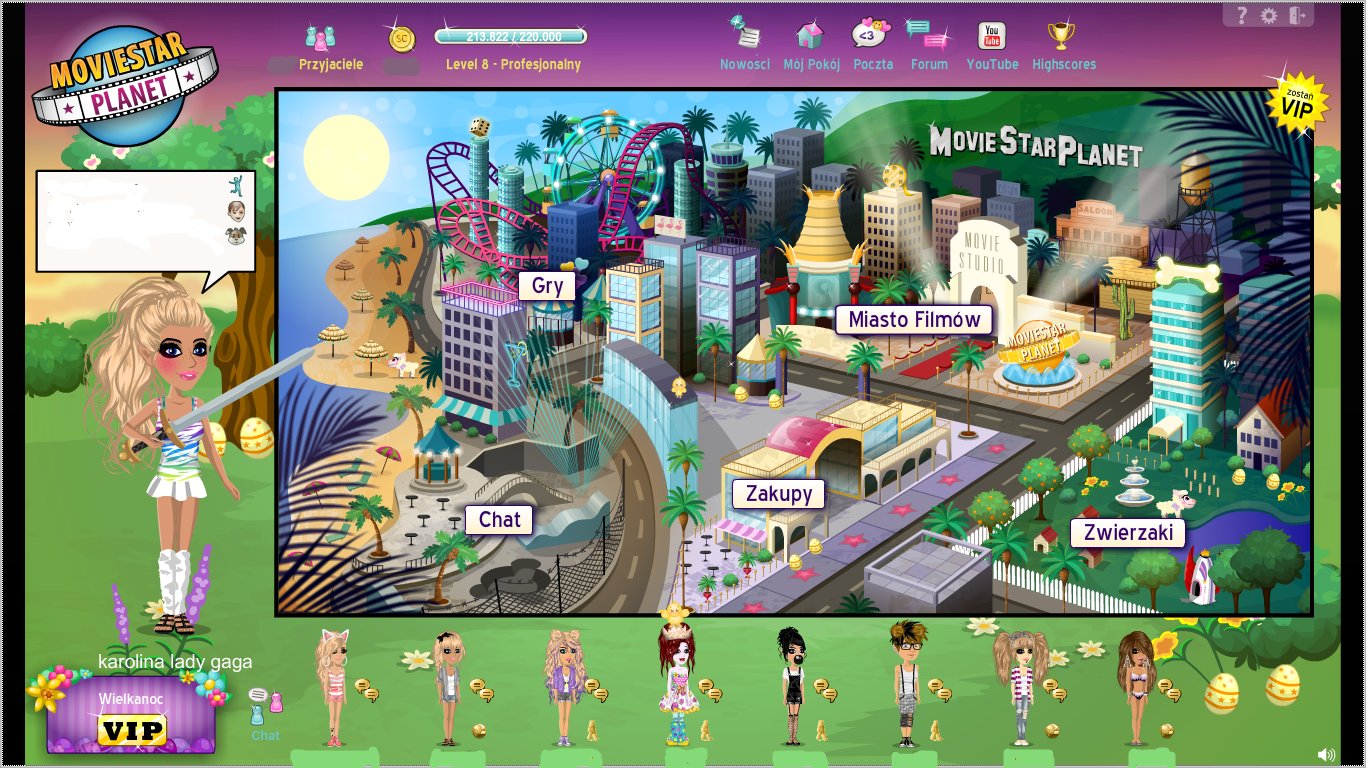The image size is (1366, 768).
Task: Enter the Gry games area
Action: pyautogui.click(x=547, y=285)
